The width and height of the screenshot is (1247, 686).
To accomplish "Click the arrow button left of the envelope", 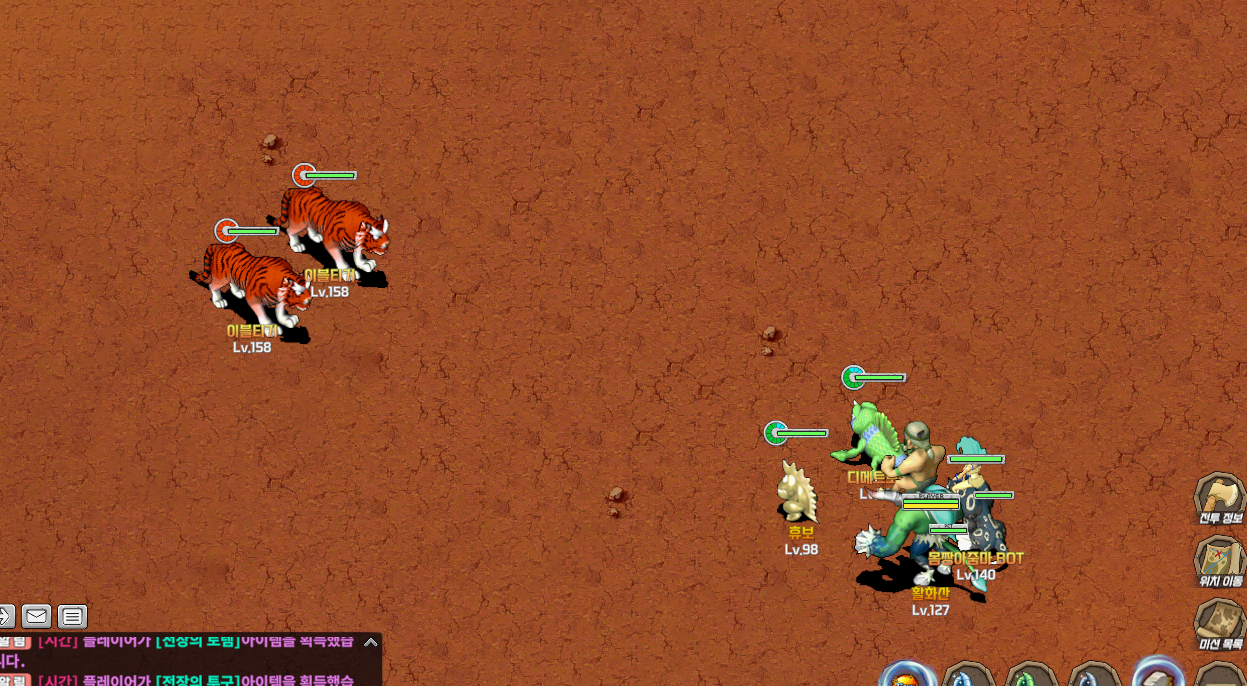I will point(6,616).
